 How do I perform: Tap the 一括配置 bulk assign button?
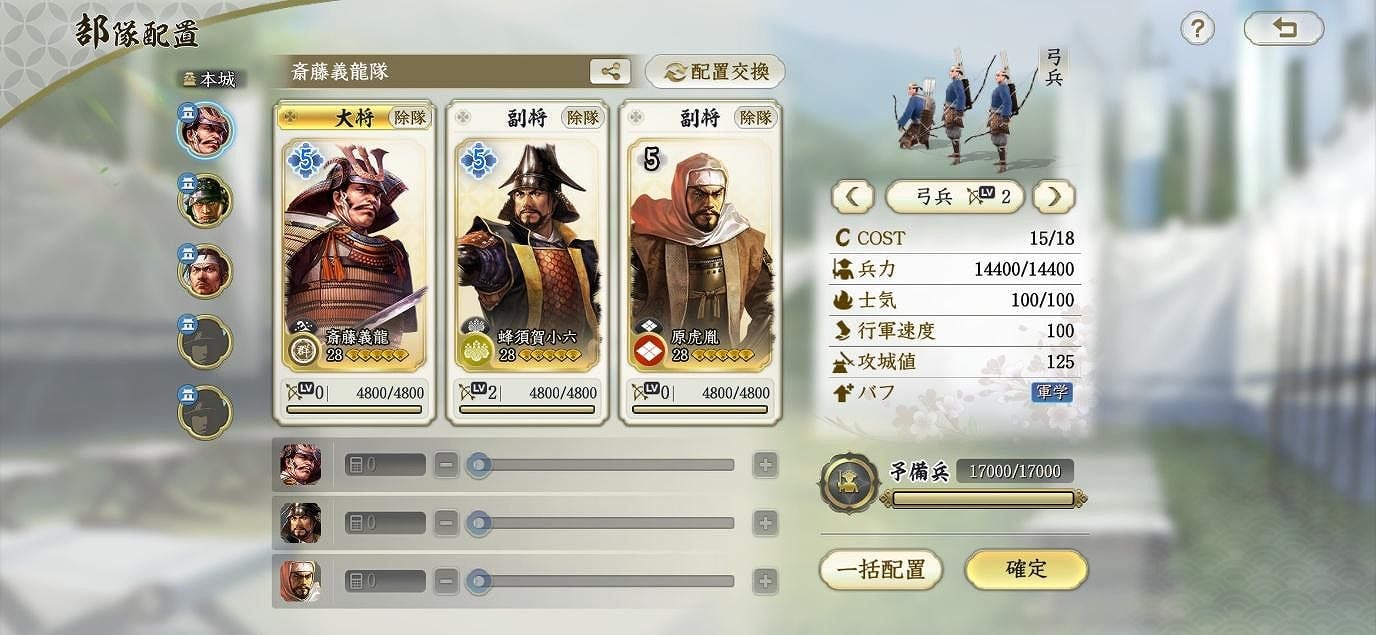point(881,570)
